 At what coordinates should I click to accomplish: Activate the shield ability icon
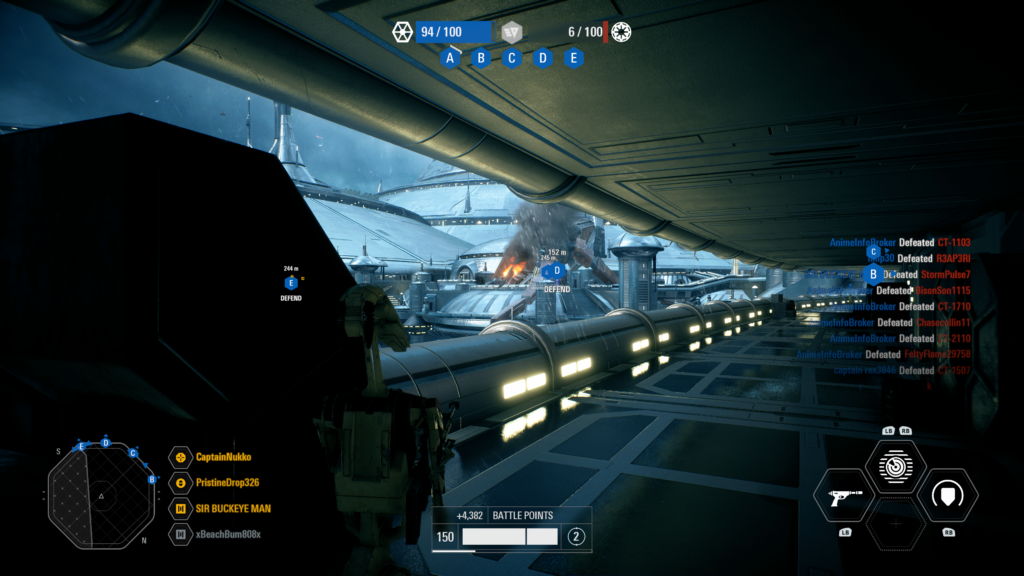pos(947,496)
